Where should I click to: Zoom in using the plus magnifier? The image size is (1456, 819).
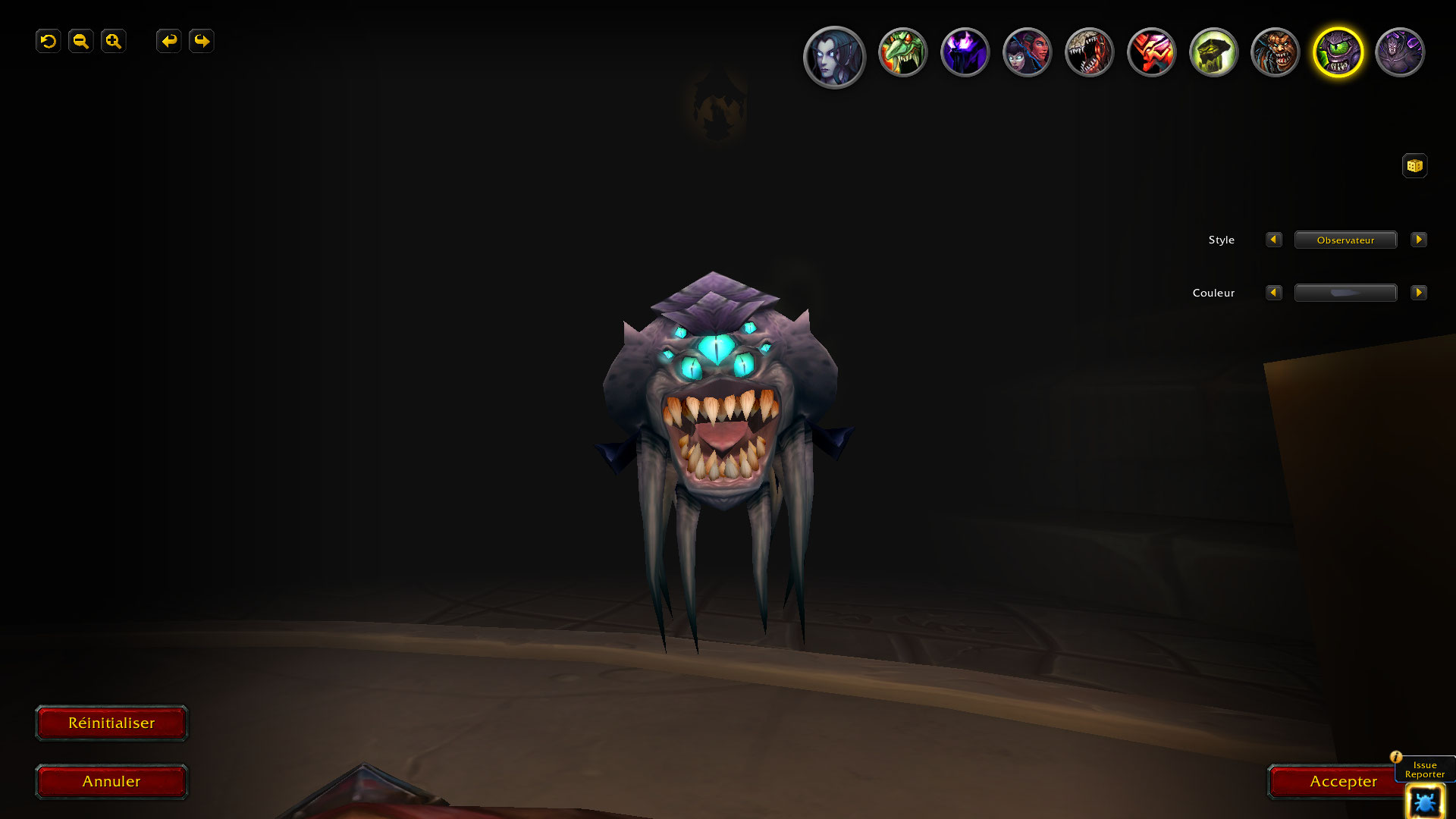[x=114, y=41]
